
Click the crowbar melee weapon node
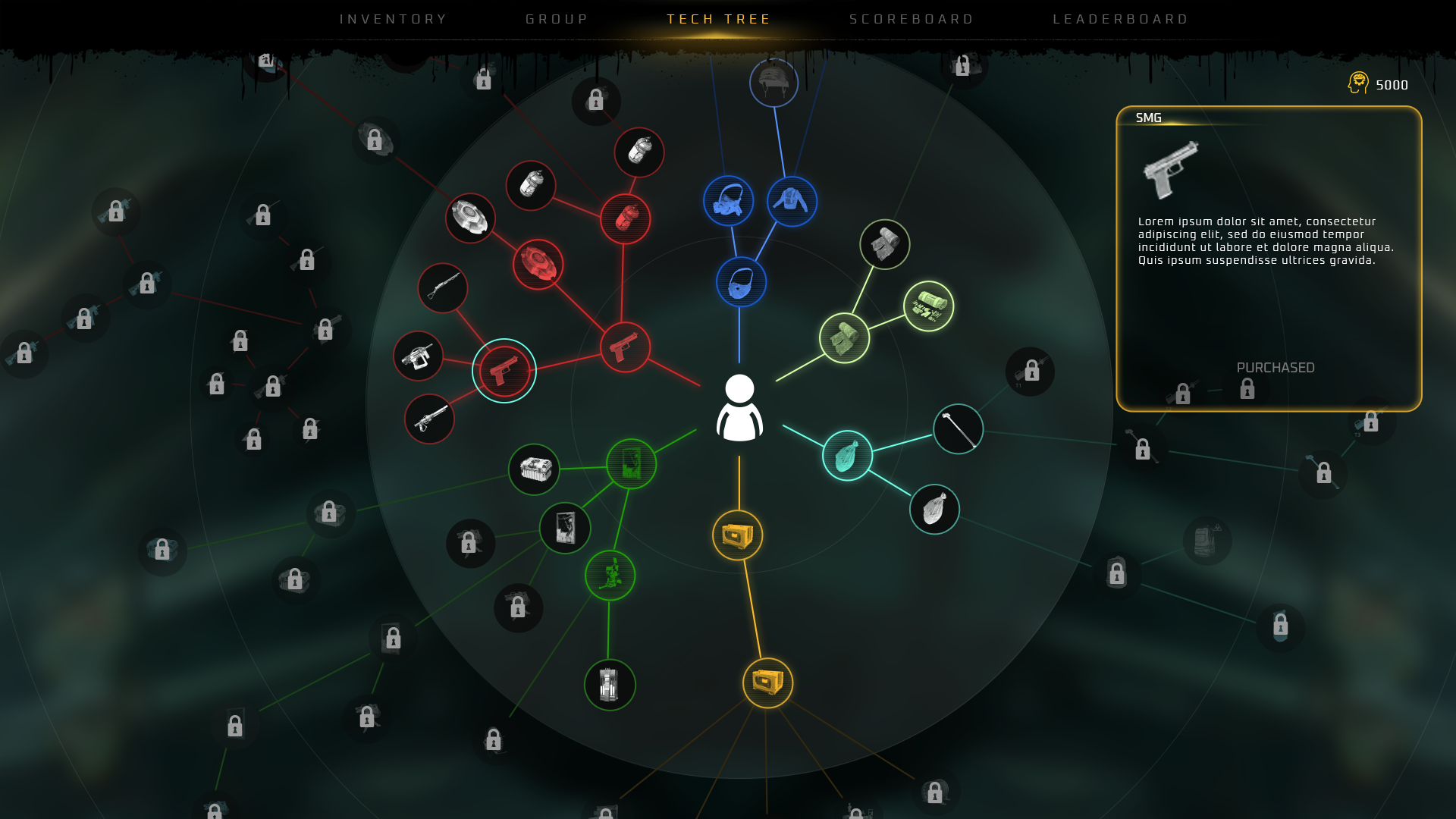[x=957, y=429]
